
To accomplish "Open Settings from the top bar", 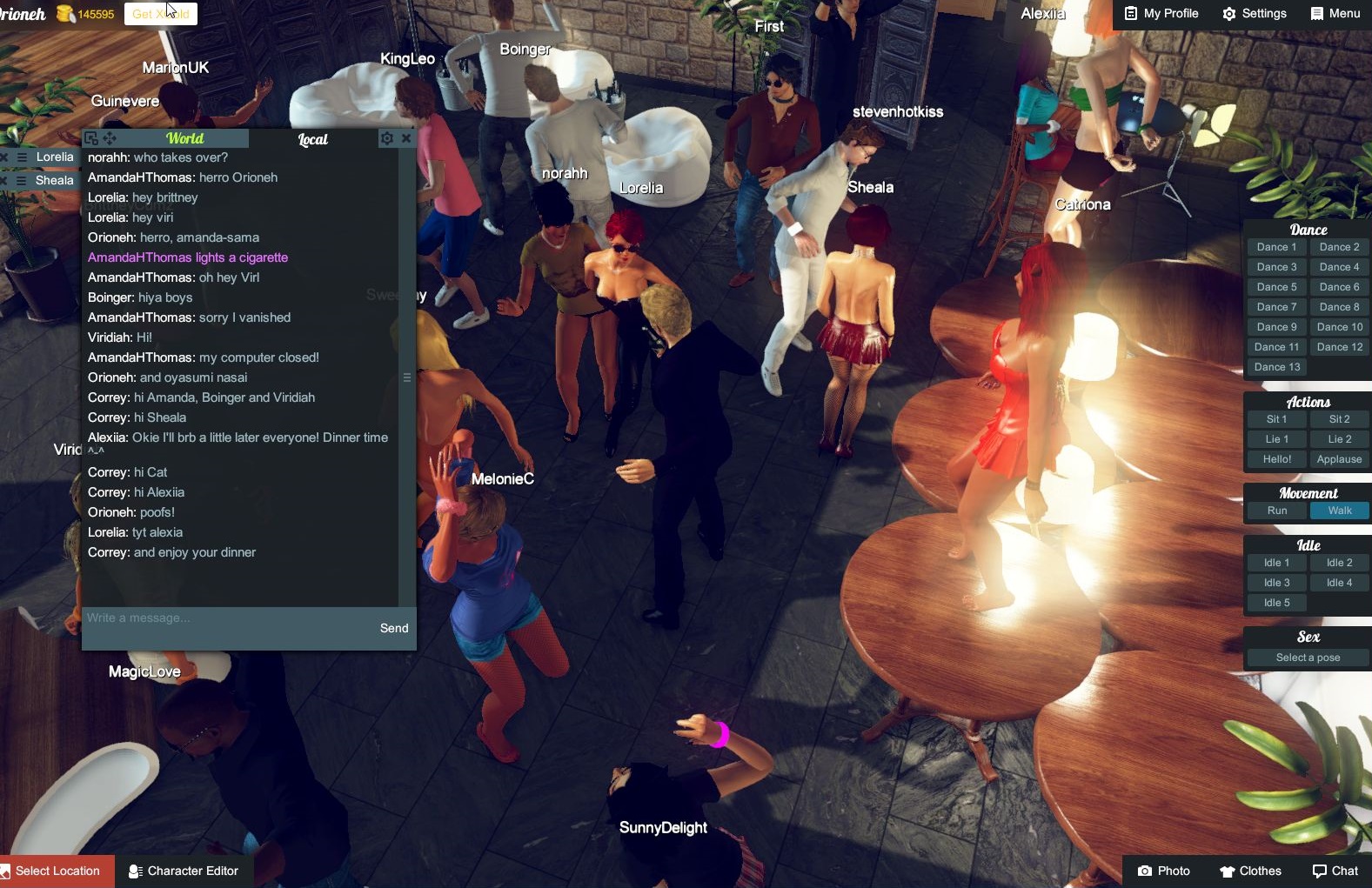I will (1254, 13).
